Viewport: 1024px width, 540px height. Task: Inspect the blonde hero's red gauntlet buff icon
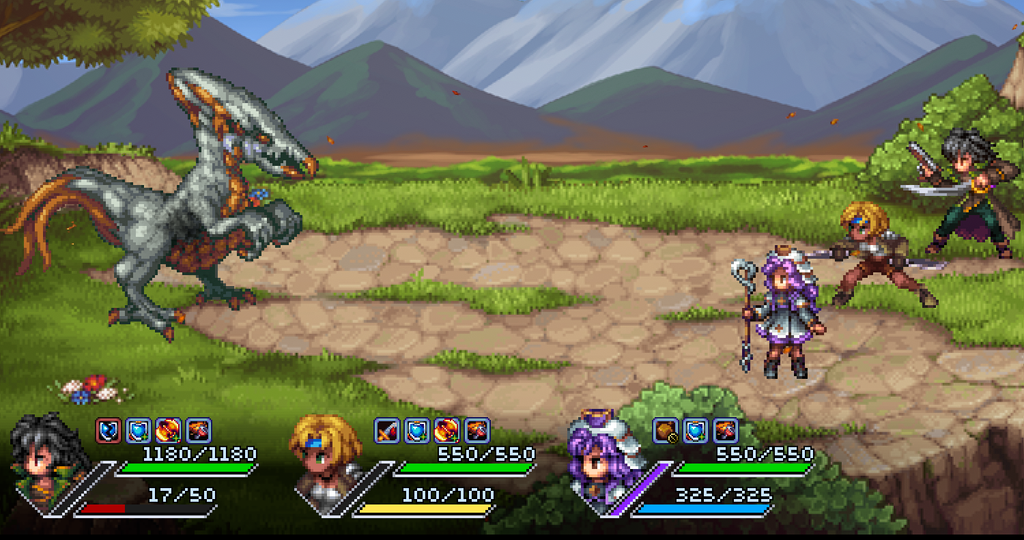point(477,430)
